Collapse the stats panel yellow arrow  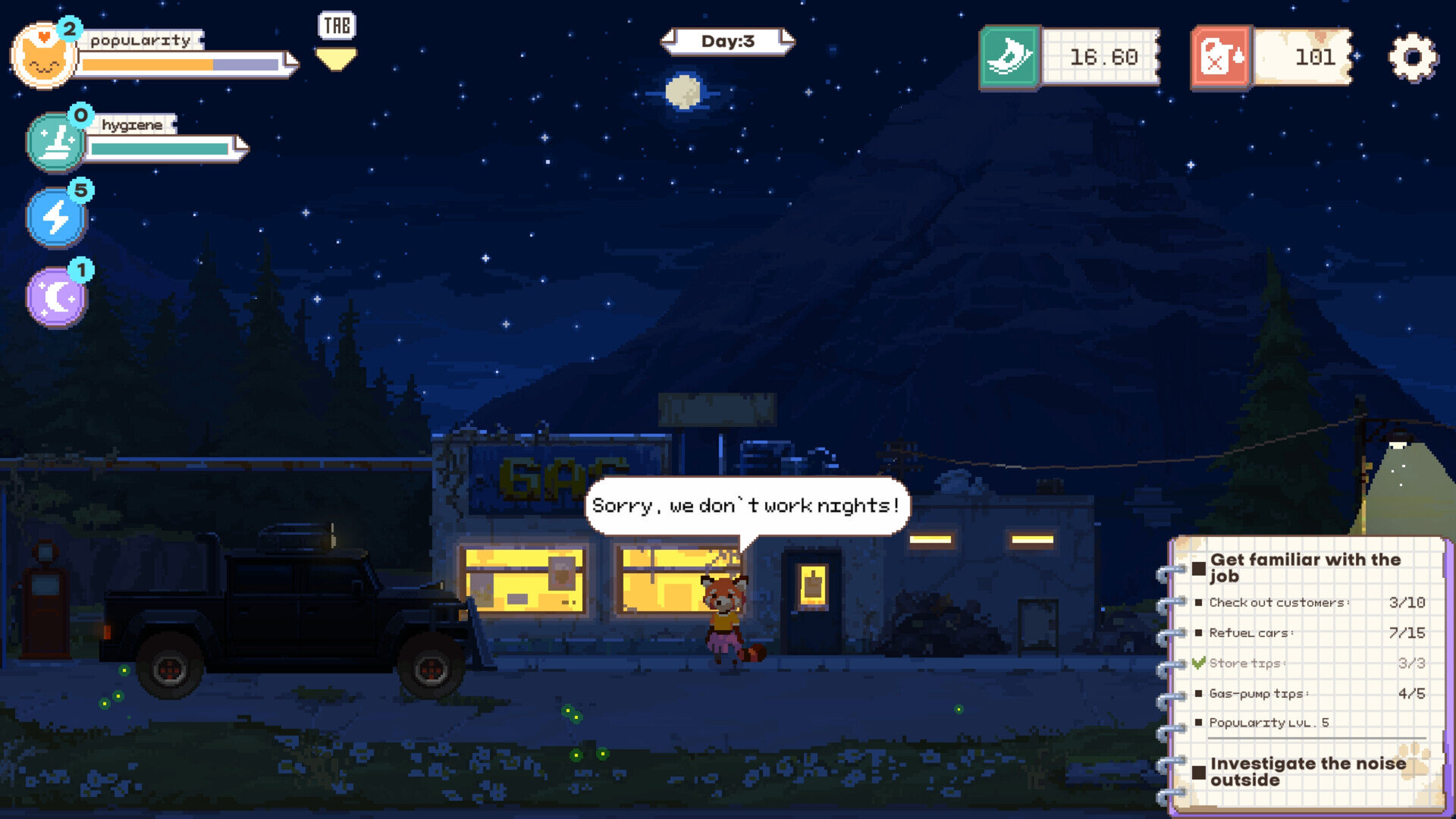[336, 59]
